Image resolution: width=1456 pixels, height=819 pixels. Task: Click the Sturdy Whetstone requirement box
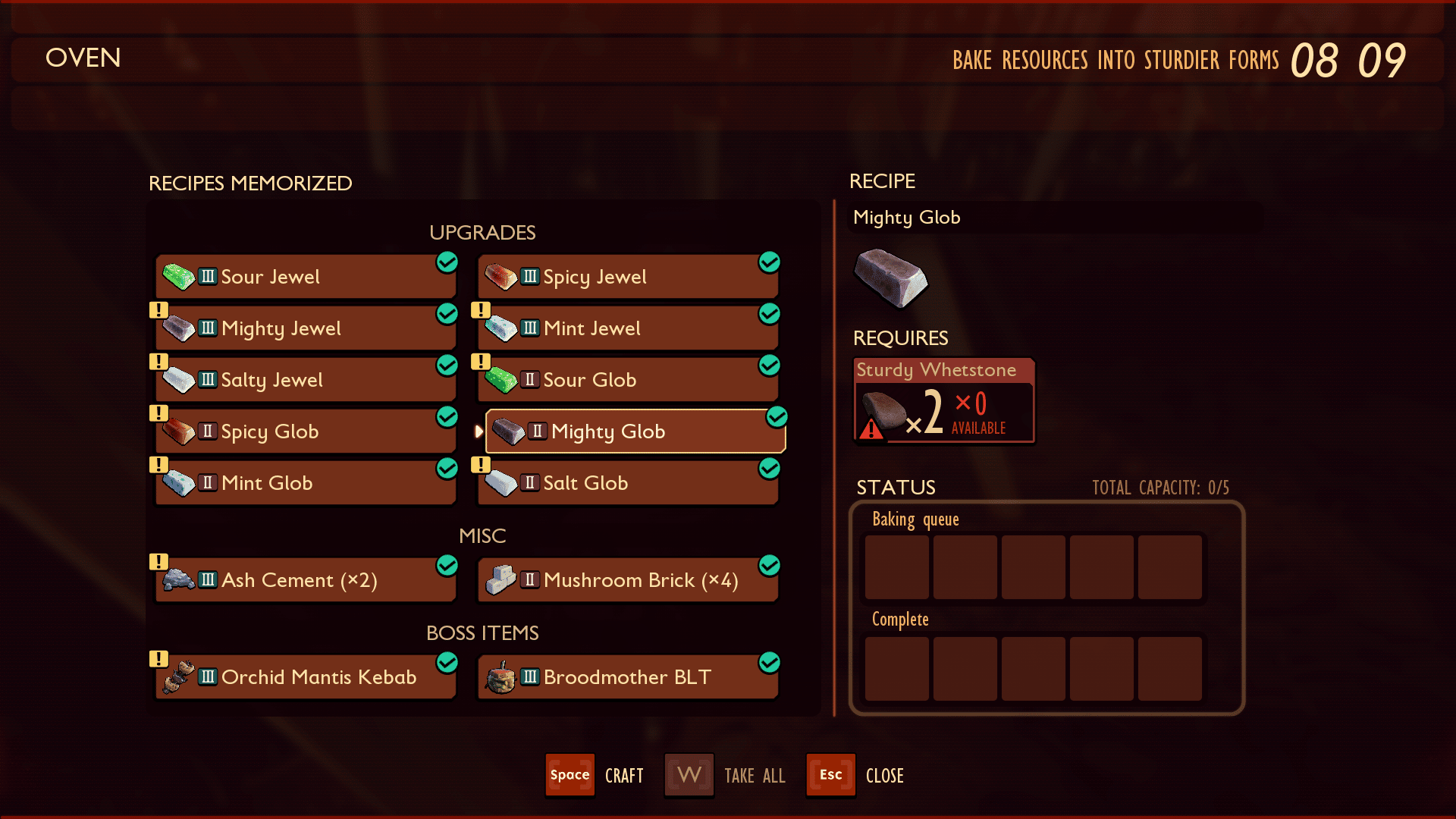point(944,400)
